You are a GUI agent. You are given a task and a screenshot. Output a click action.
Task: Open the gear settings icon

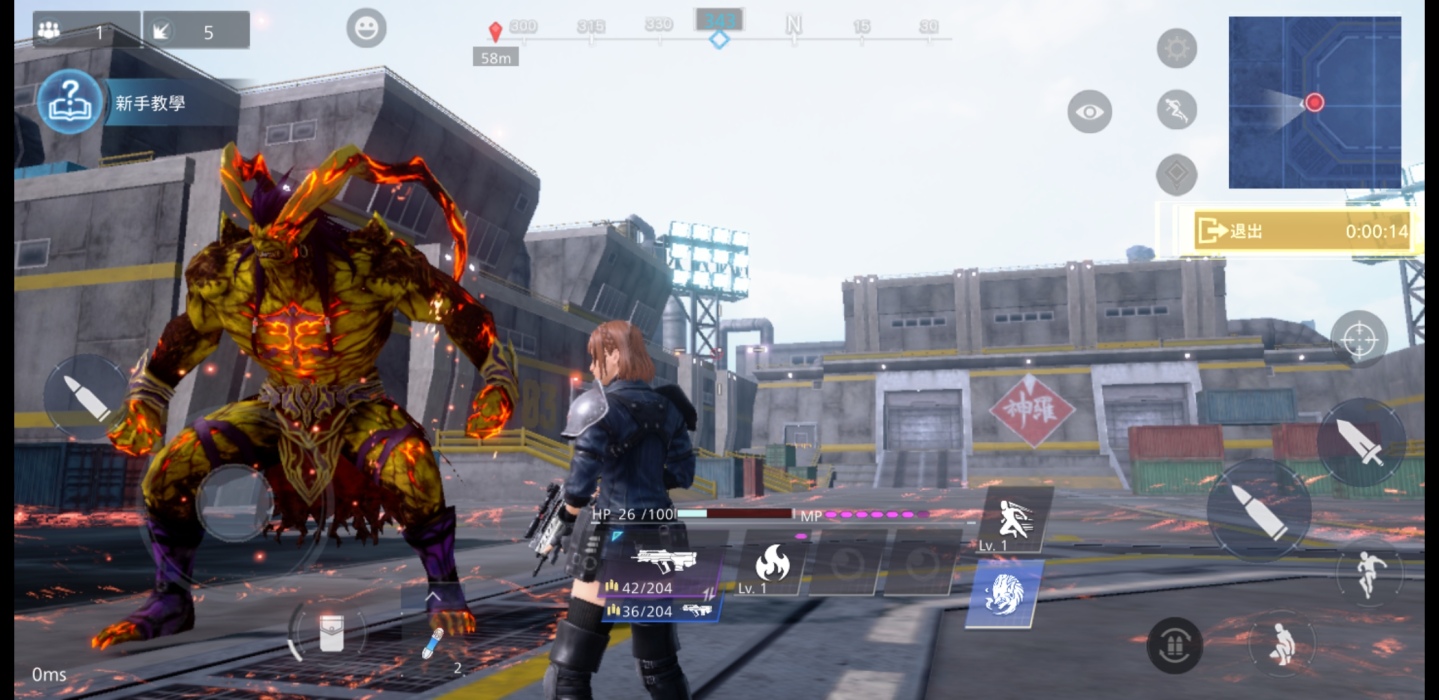(x=1176, y=48)
